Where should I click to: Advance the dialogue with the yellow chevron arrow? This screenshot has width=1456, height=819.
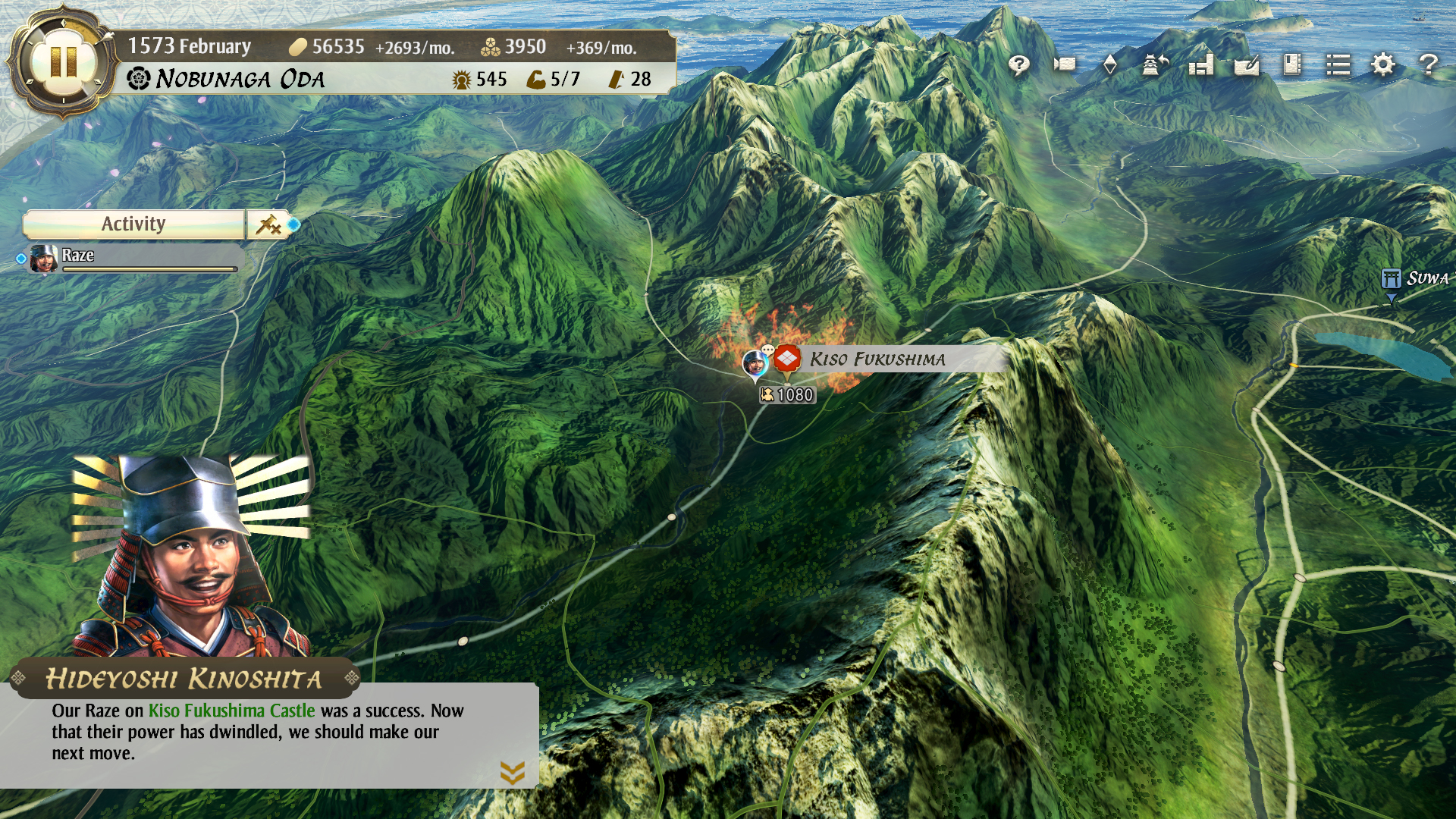point(513,773)
